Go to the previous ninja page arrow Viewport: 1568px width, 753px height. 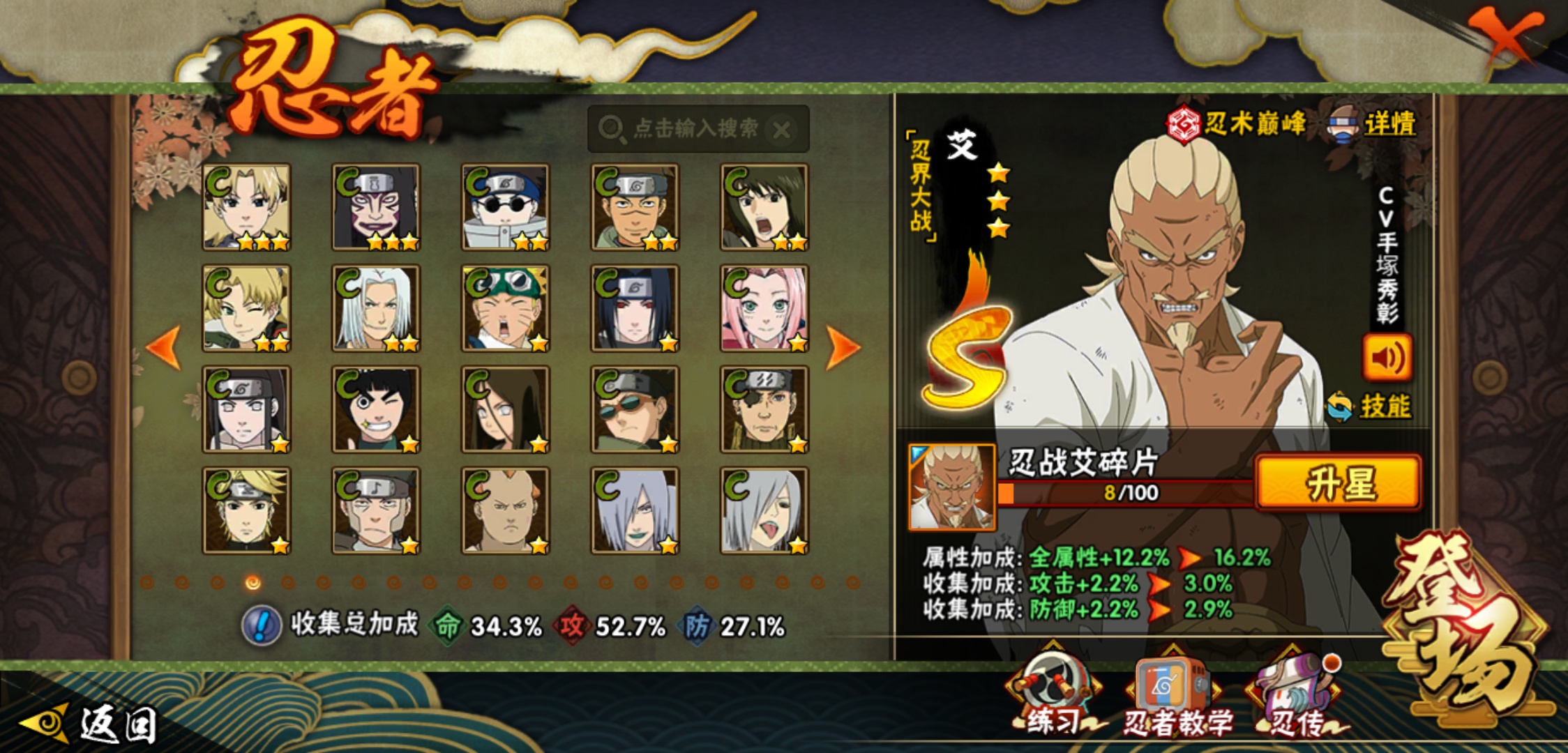tap(164, 347)
